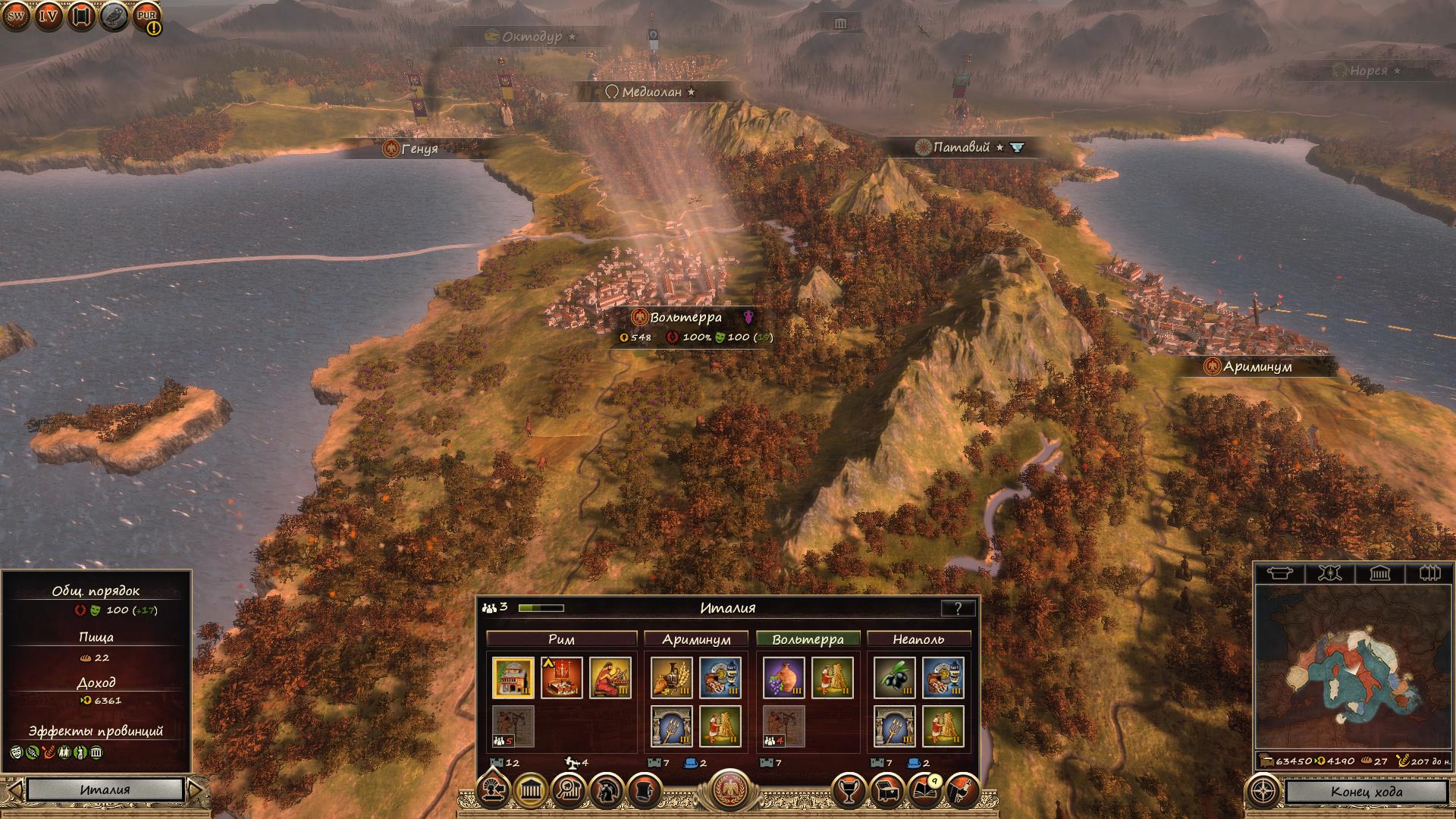
Task: Switch minimap to the crossed swords filter
Action: 1329,573
